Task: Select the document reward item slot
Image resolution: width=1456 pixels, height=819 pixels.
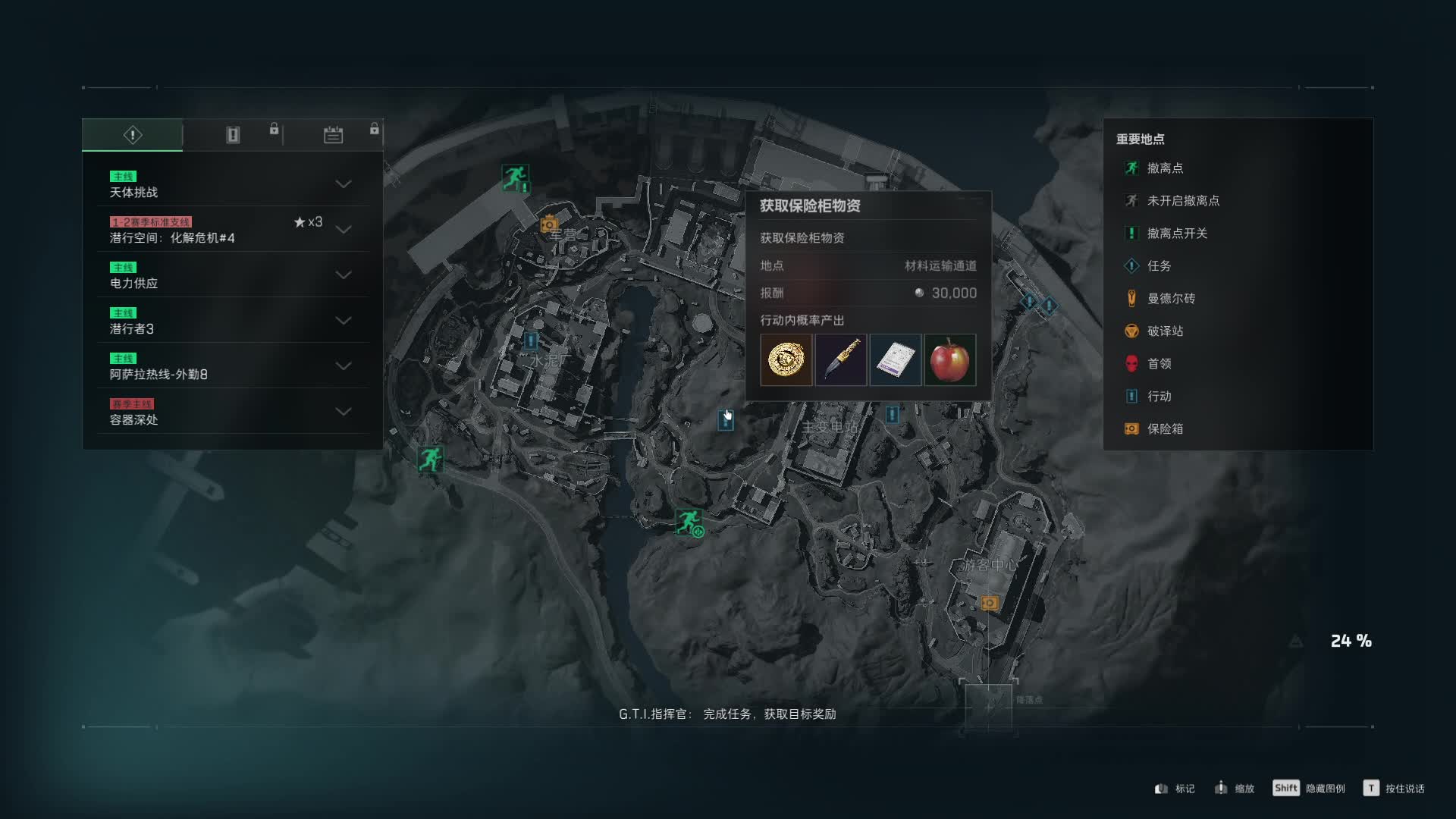Action: [x=895, y=359]
